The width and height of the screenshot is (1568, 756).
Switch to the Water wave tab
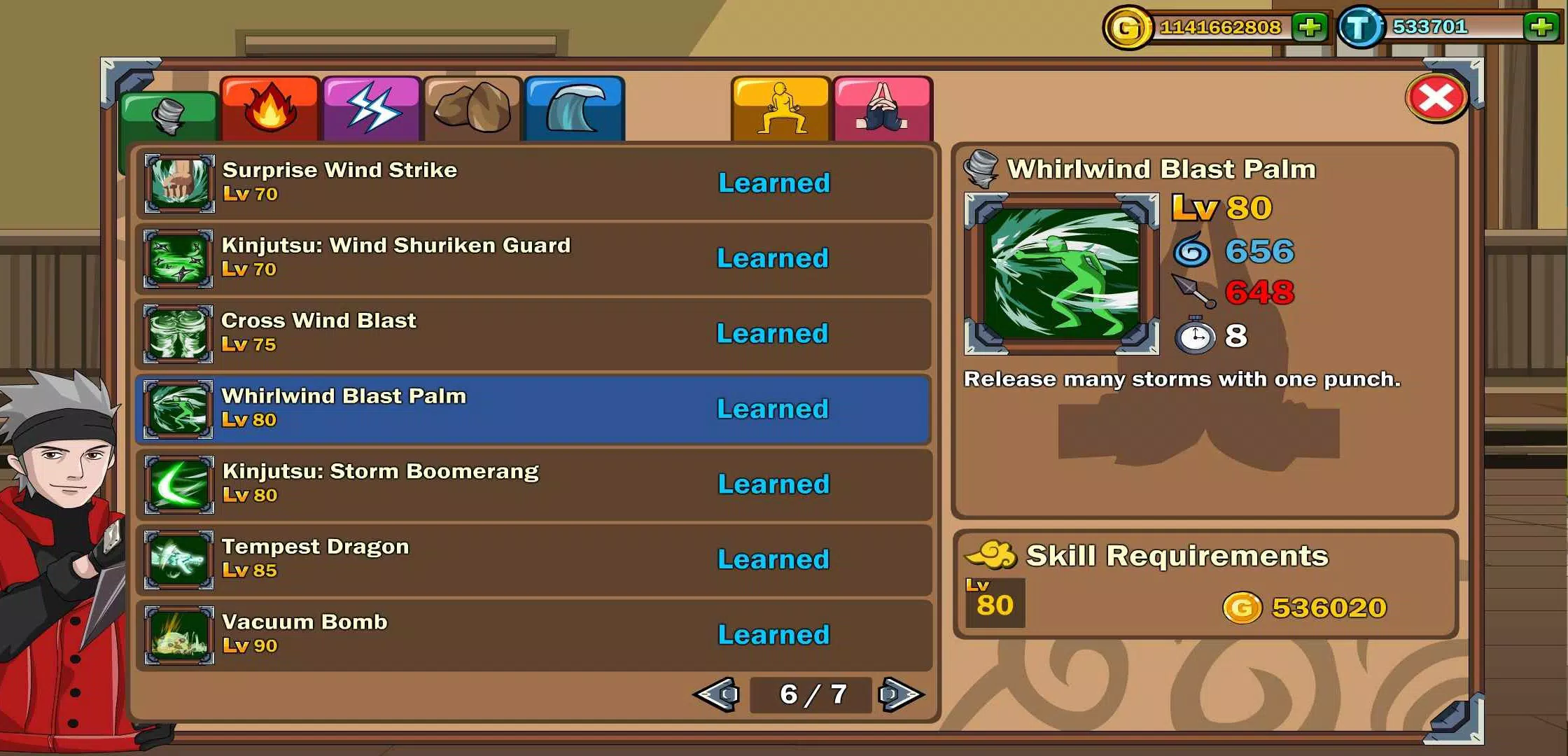point(574,108)
